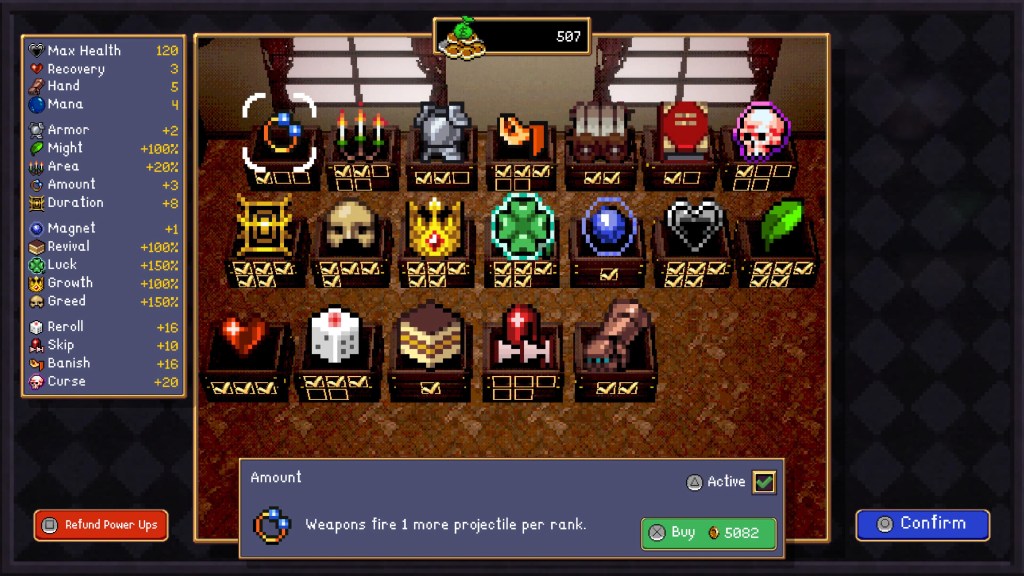Buy the Amount upgrade for 5082

(708, 533)
